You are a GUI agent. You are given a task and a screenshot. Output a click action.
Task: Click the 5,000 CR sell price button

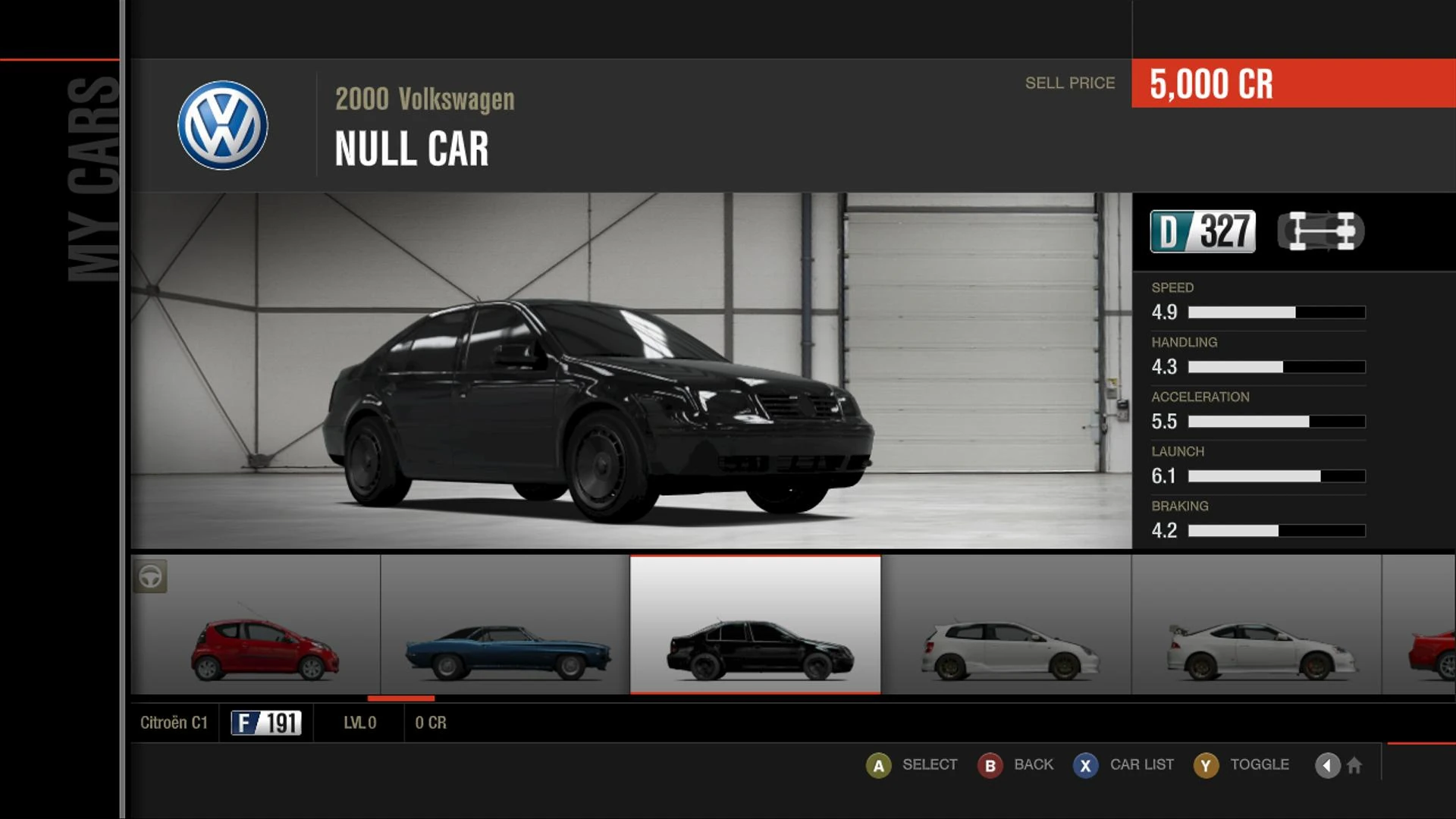(1211, 86)
